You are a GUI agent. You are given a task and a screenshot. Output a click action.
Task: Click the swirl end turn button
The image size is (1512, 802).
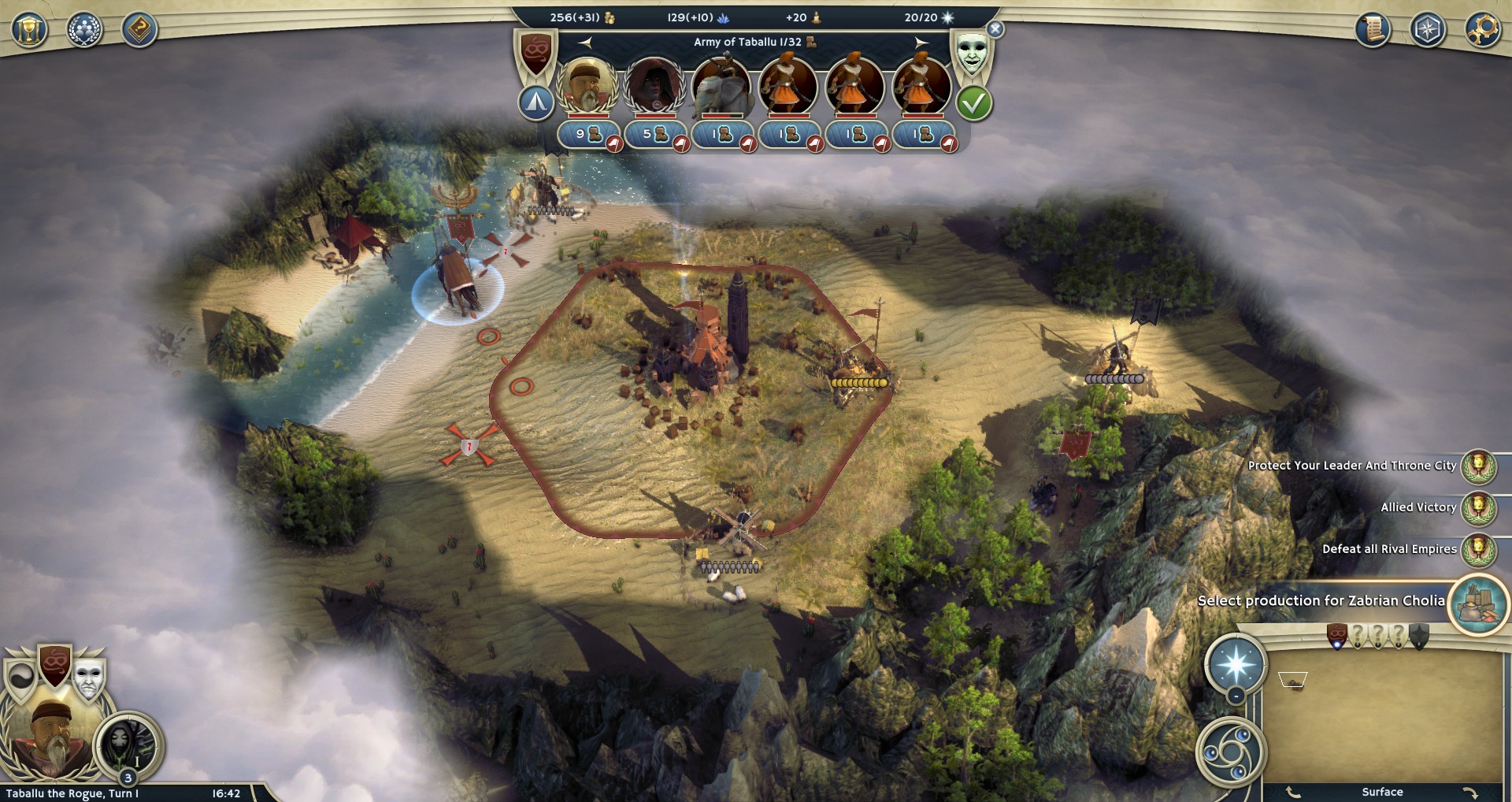coord(1230,751)
